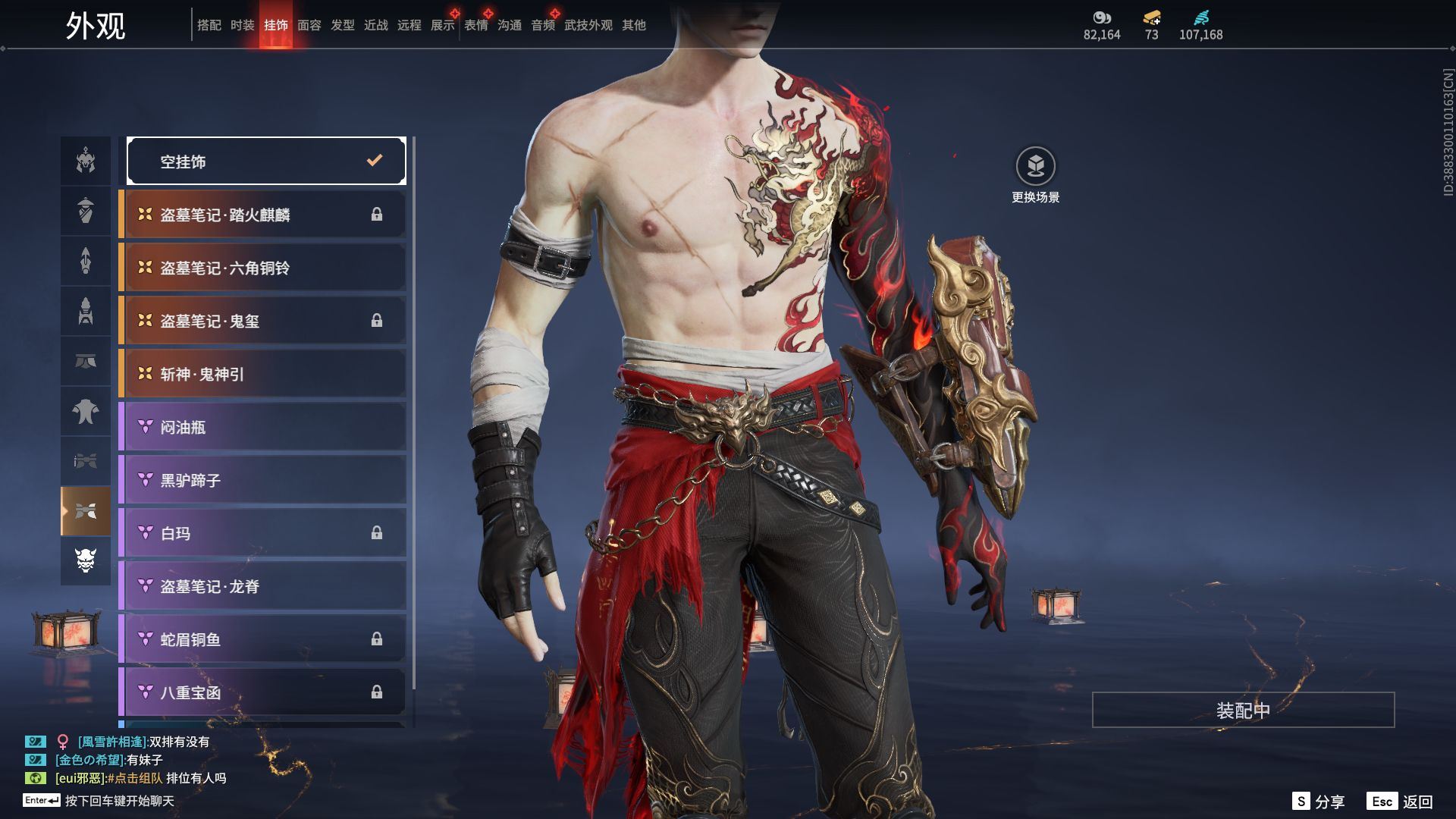Click 返回 to go back
1456x819 pixels.
(x=1401, y=802)
